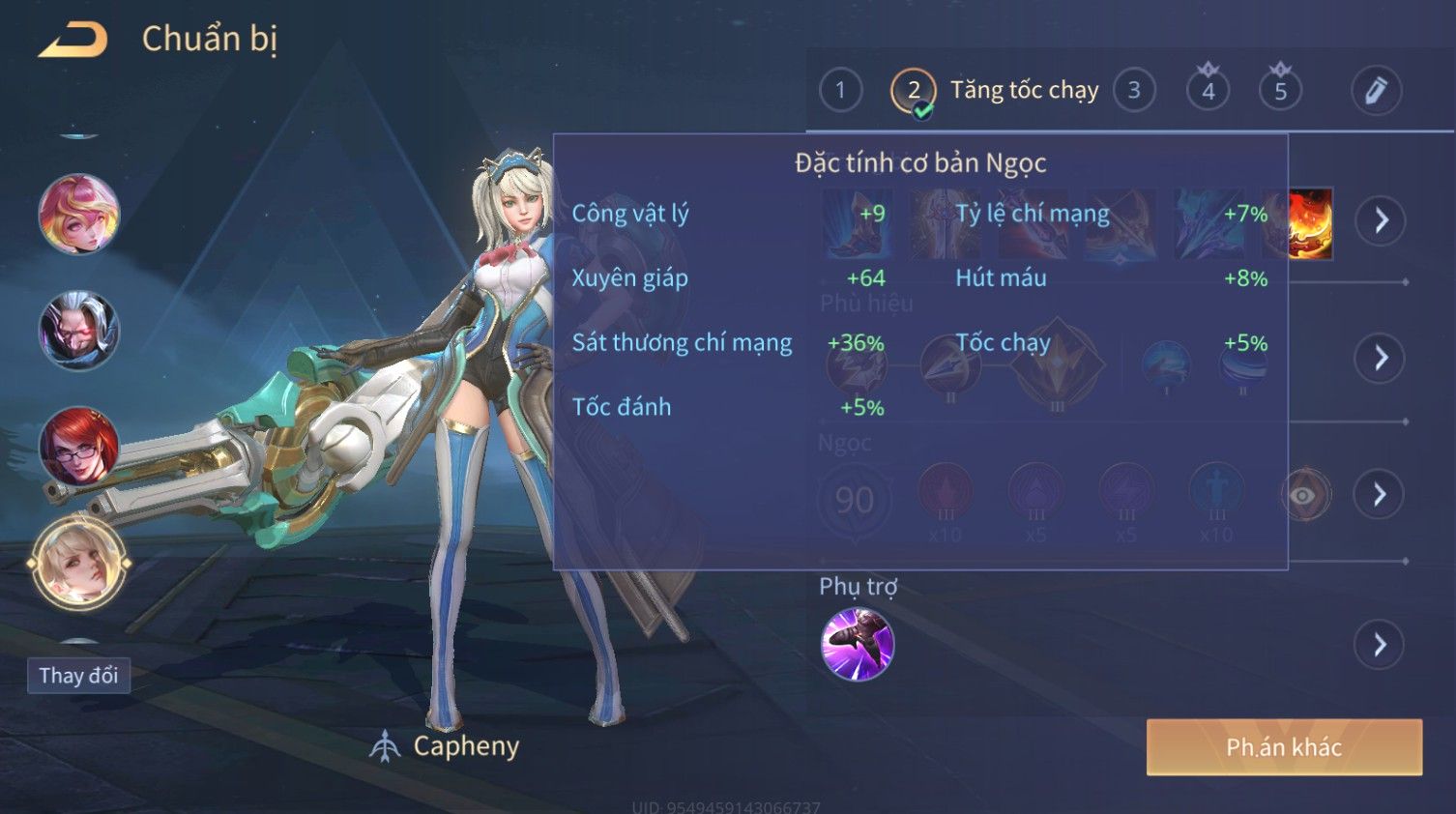
Task: Select the highlighted blonde hero portrait
Action: (78, 563)
